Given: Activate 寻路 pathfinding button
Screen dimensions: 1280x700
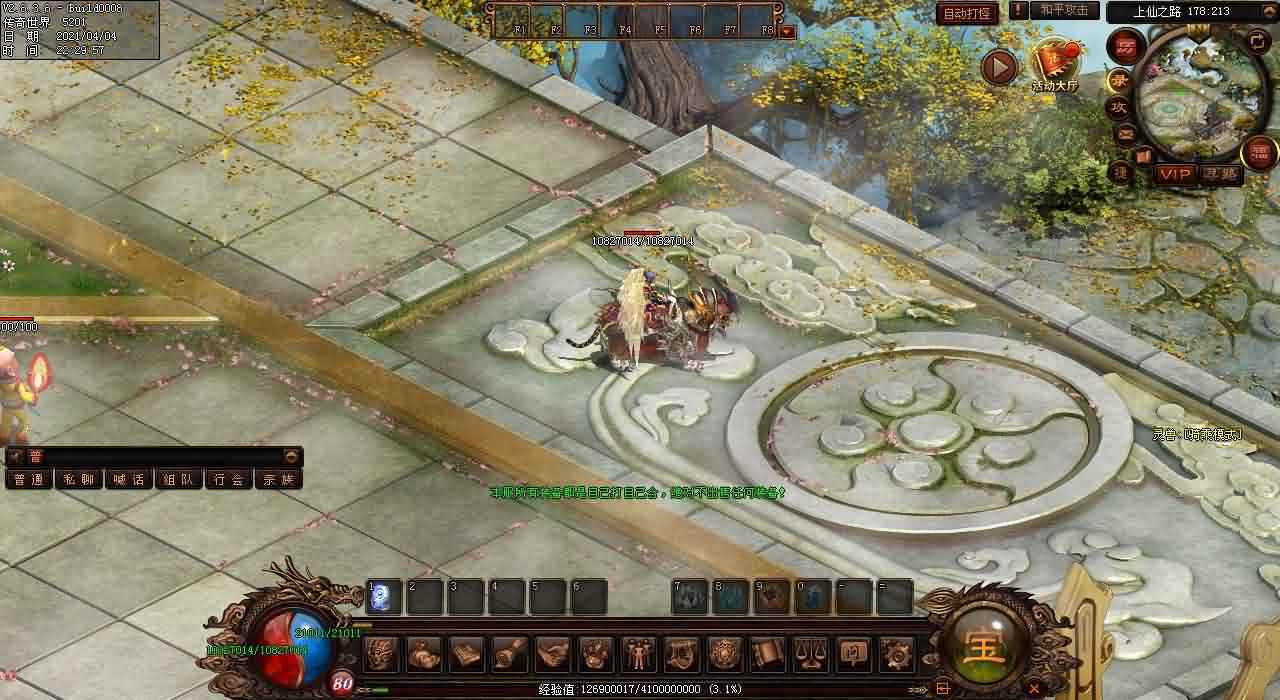Looking at the screenshot, I should pyautogui.click(x=1220, y=174).
